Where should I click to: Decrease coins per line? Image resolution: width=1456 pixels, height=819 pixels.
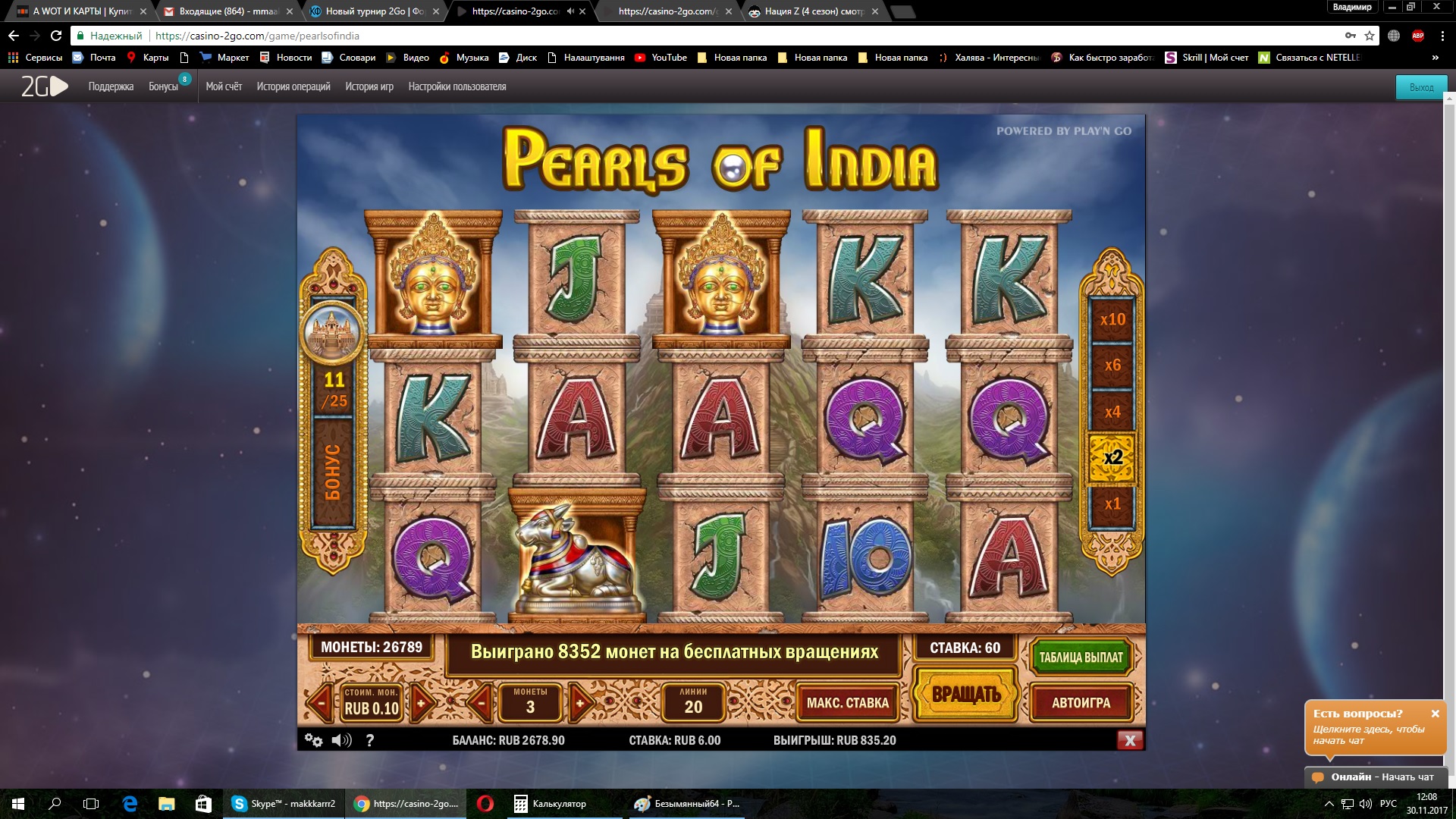[x=480, y=702]
